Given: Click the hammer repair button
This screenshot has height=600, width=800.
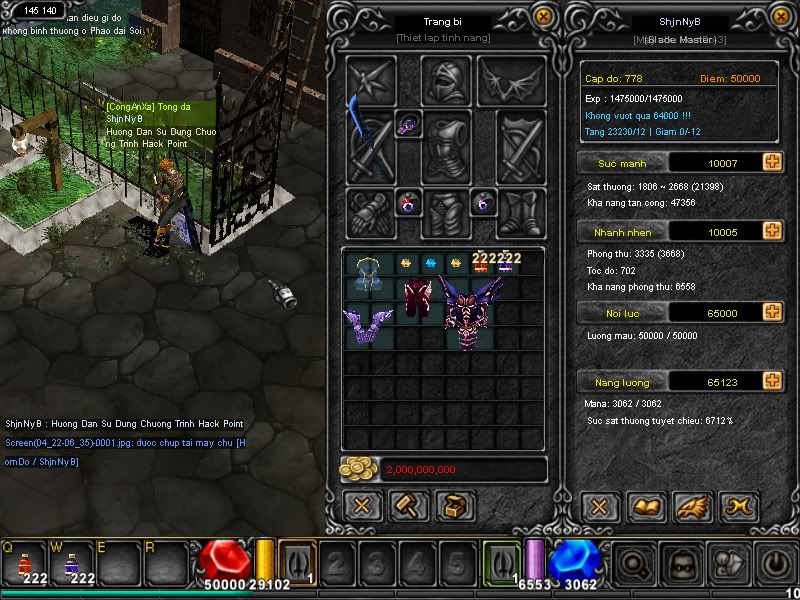Looking at the screenshot, I should [409, 506].
